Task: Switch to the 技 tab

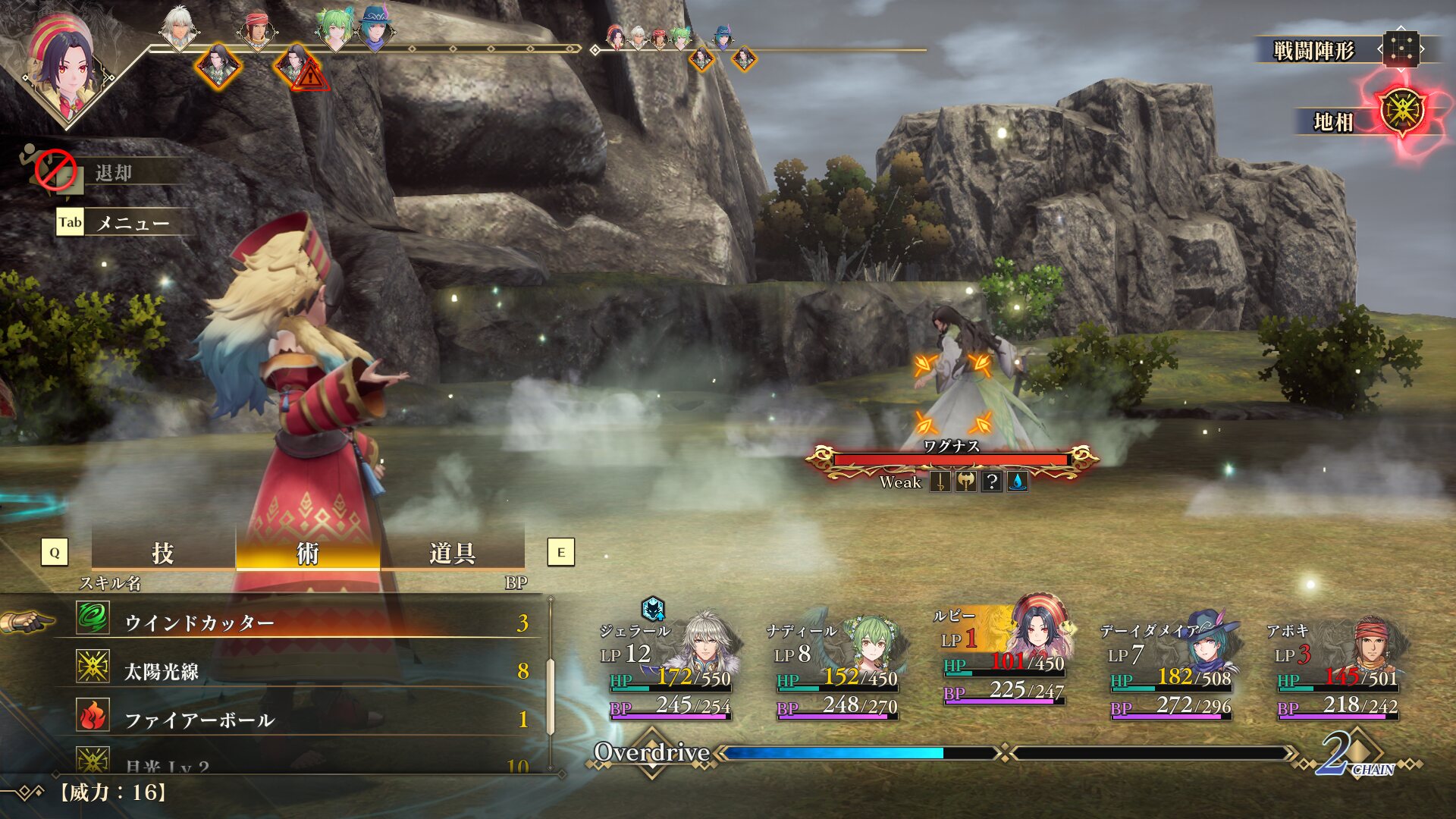Action: 163,554
